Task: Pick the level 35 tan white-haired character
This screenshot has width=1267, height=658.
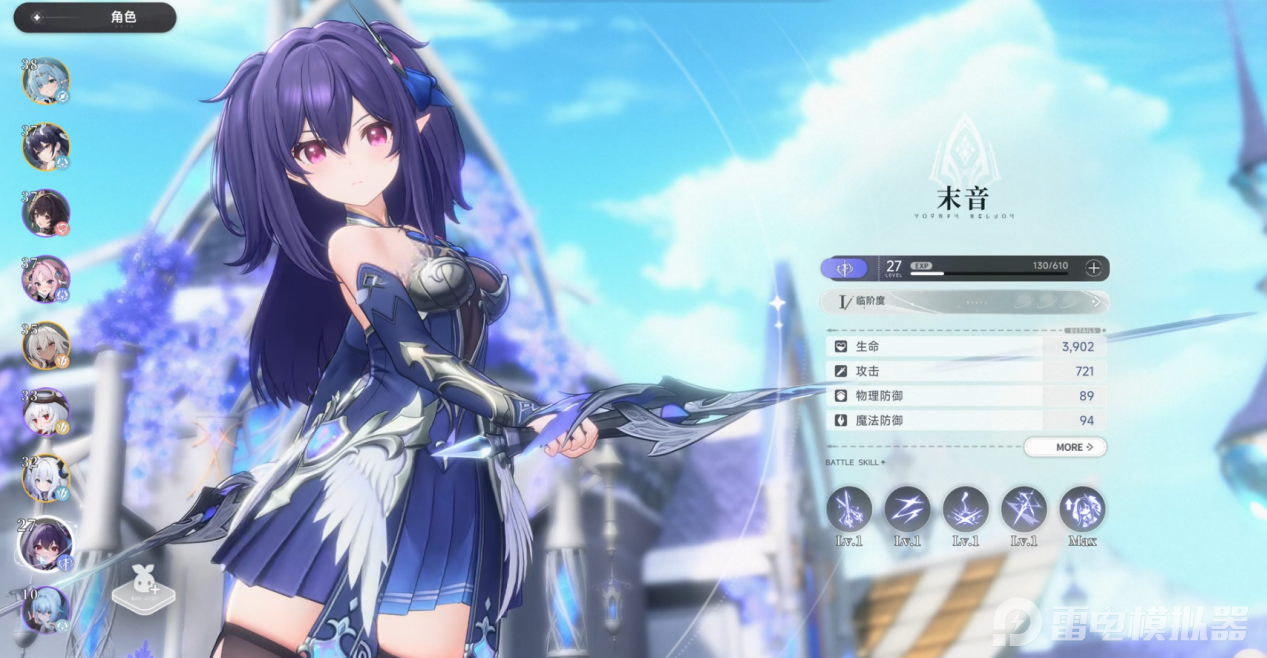Action: click(46, 345)
